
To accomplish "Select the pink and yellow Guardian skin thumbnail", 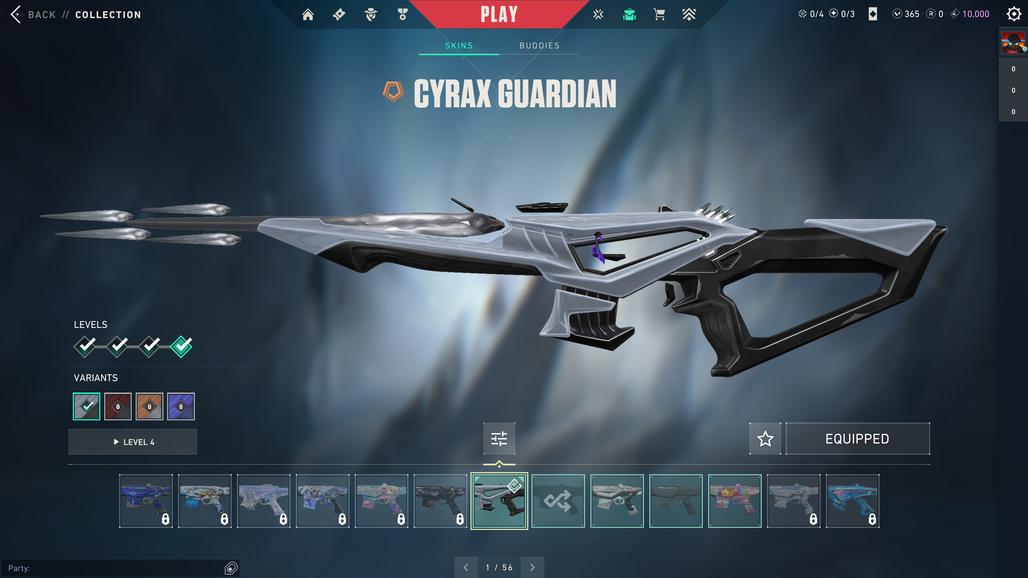I will click(735, 501).
